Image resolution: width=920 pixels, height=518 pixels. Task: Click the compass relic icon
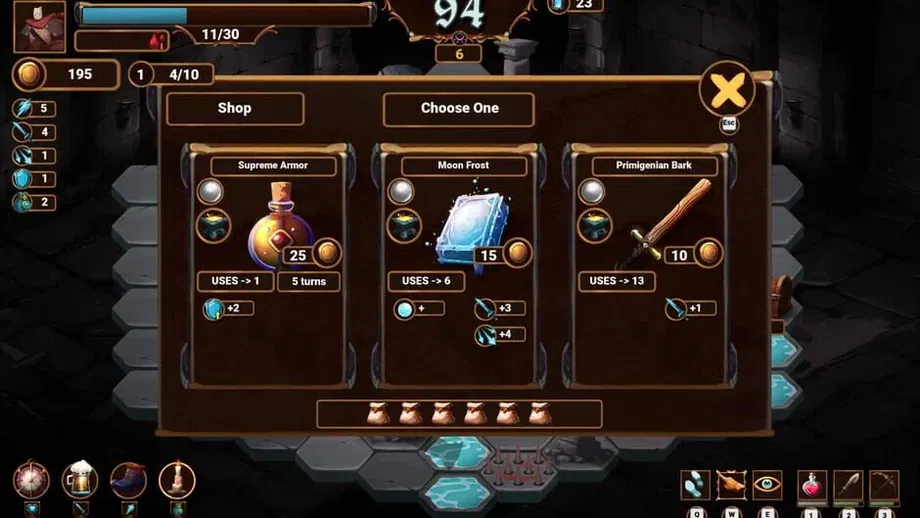pos(32,479)
